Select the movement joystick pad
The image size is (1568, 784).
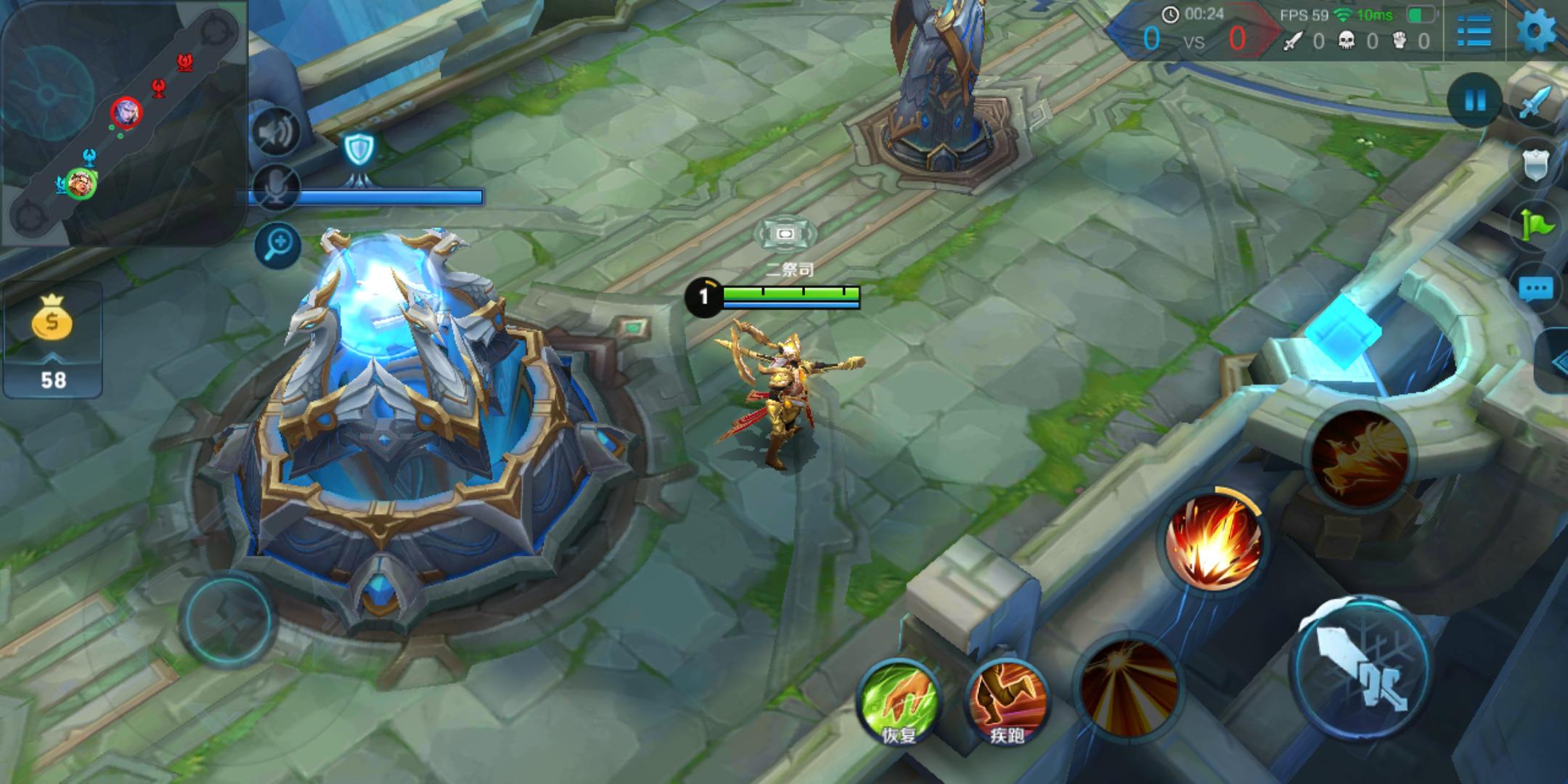(228, 619)
